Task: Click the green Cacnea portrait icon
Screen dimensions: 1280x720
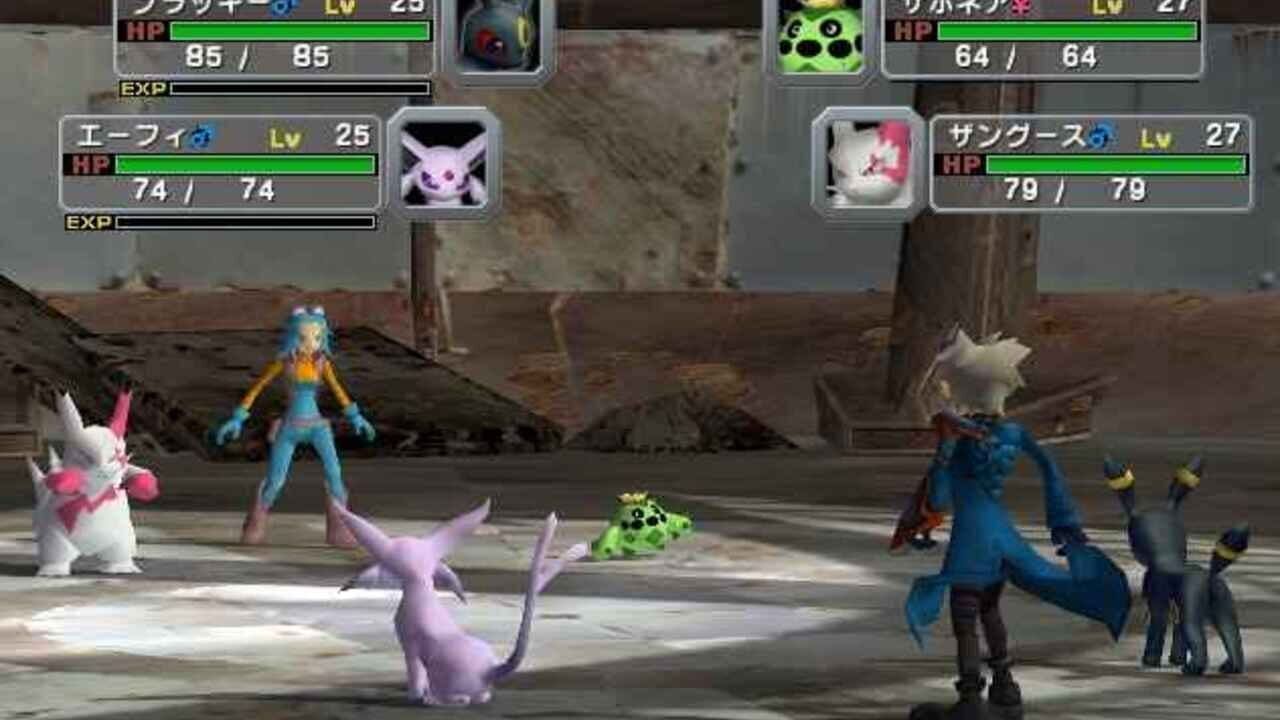Action: click(x=820, y=36)
